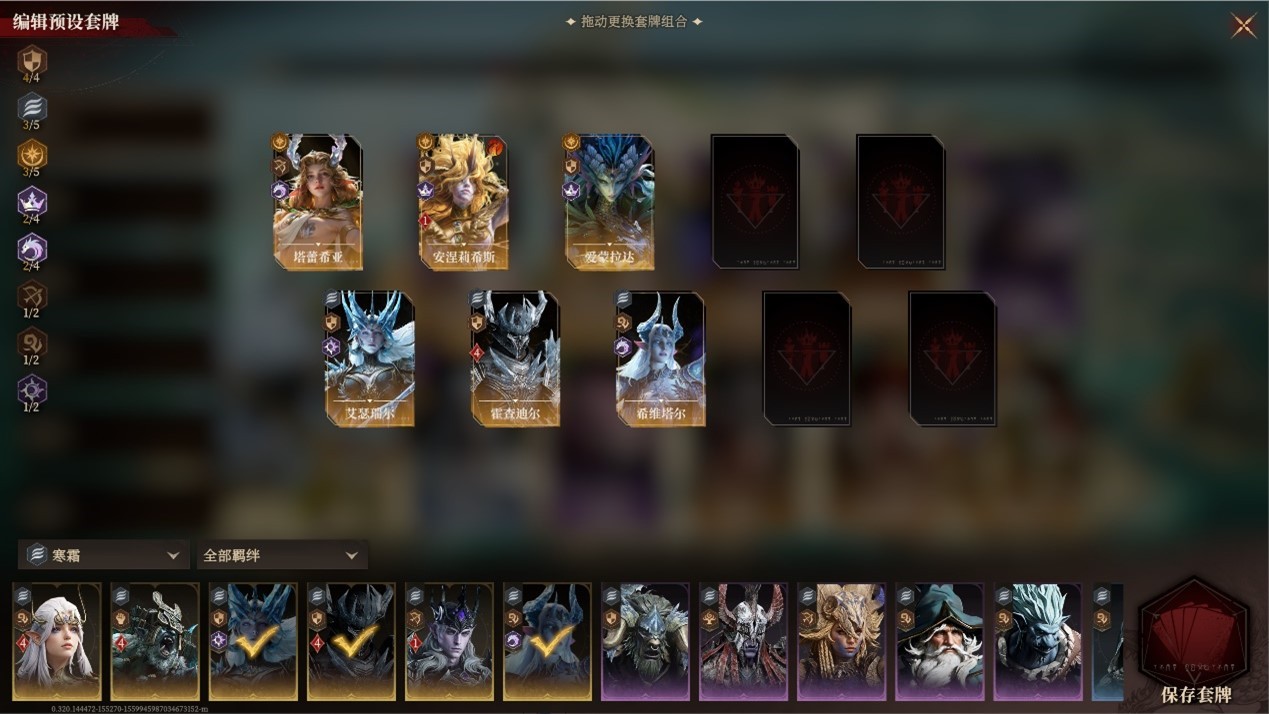Image resolution: width=1269 pixels, height=714 pixels.
Task: Open the 全部羁绊 bond filter dropdown
Action: (281, 555)
